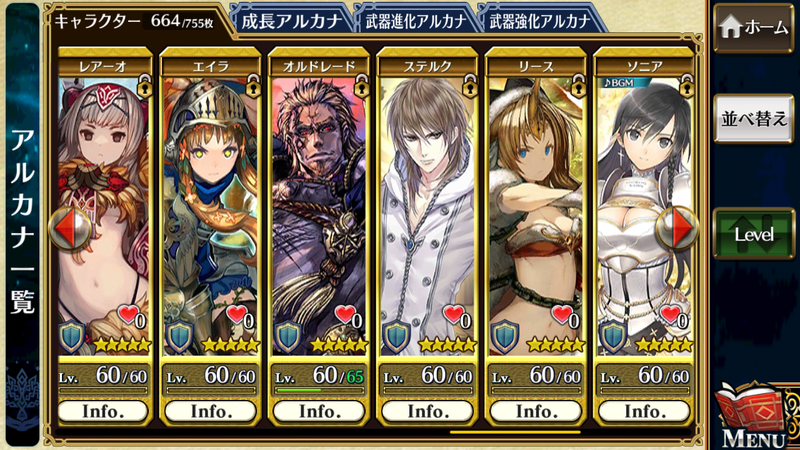
Task: Go to ホーム screen
Action: [755, 28]
